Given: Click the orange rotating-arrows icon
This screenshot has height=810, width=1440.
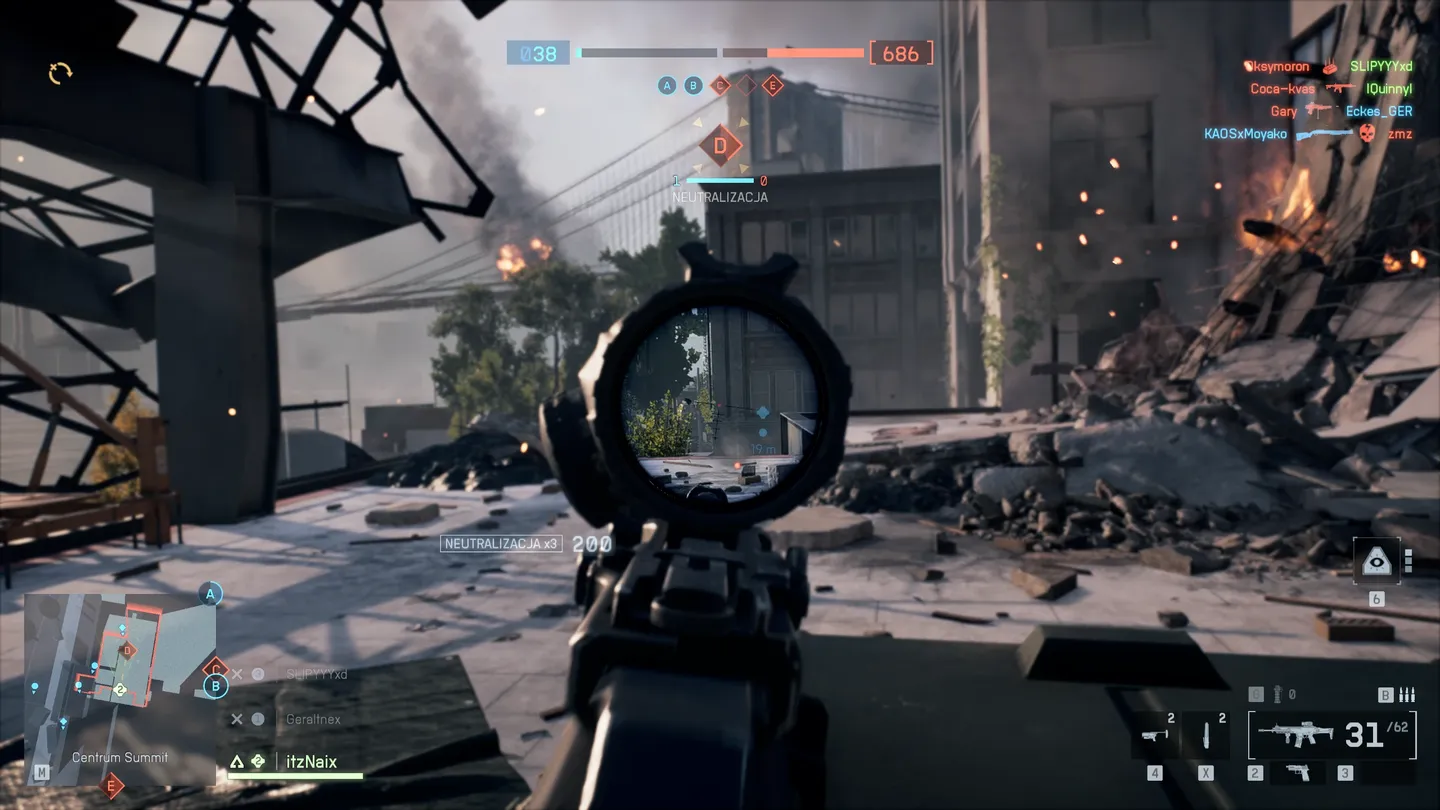Looking at the screenshot, I should [x=60, y=72].
